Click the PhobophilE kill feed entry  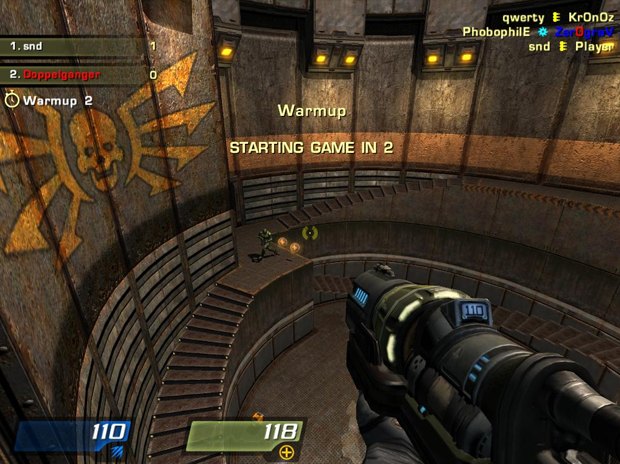pyautogui.click(x=538, y=32)
